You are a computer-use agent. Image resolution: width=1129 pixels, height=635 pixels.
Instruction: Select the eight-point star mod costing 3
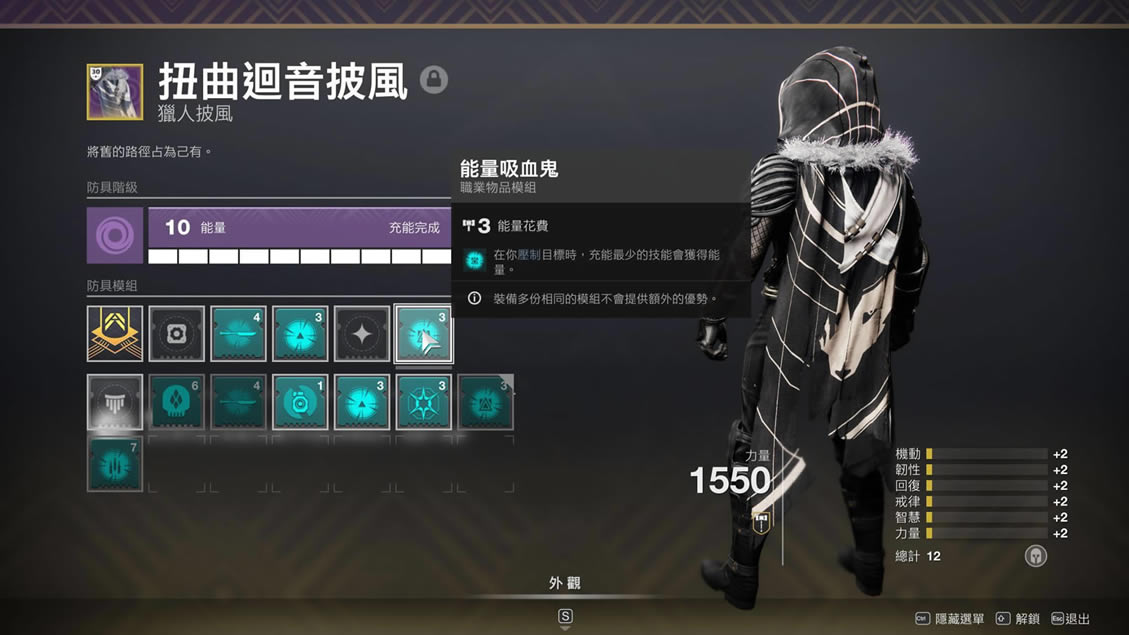(x=423, y=402)
